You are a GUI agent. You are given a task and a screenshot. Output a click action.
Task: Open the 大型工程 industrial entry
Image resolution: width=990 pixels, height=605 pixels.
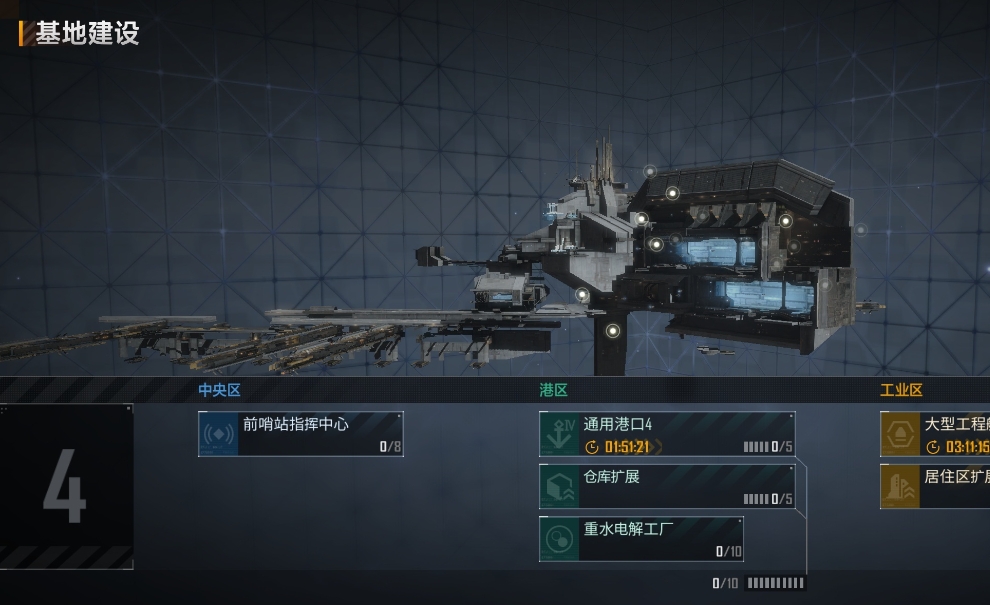coord(935,434)
